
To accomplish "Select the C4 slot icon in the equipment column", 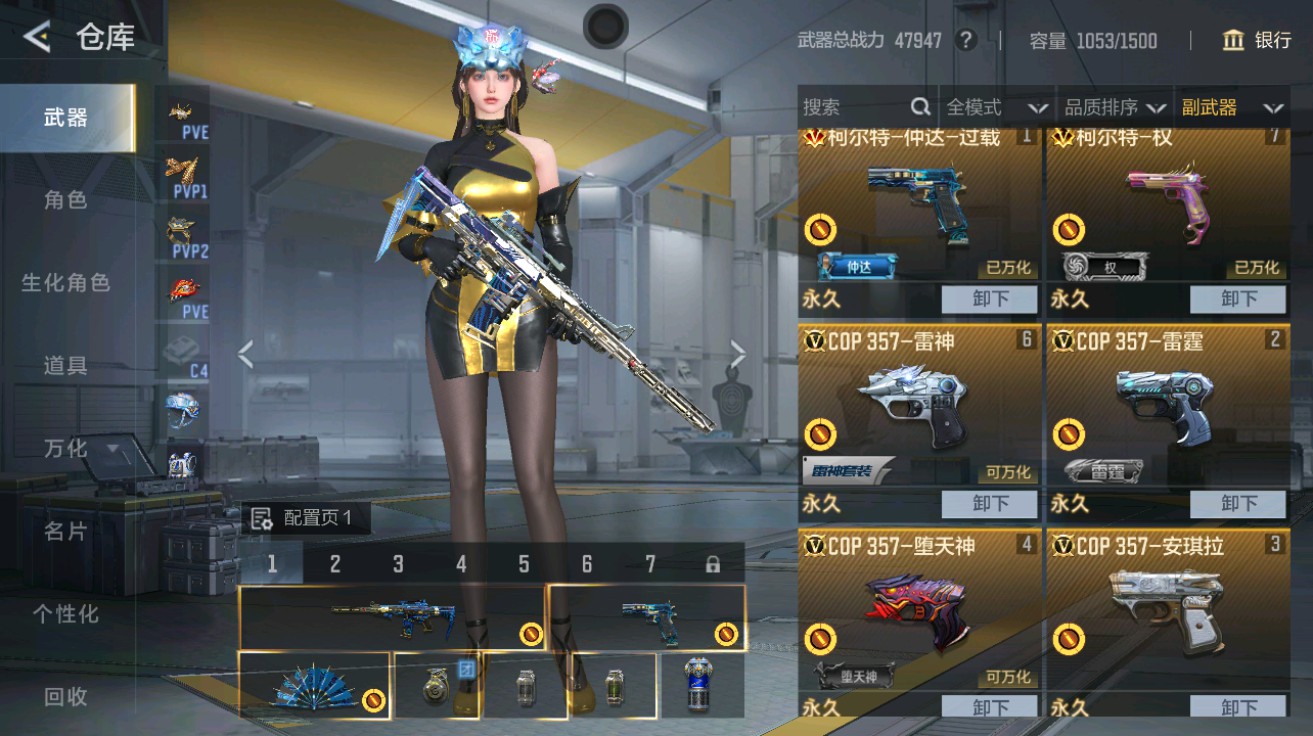I will click(x=183, y=351).
